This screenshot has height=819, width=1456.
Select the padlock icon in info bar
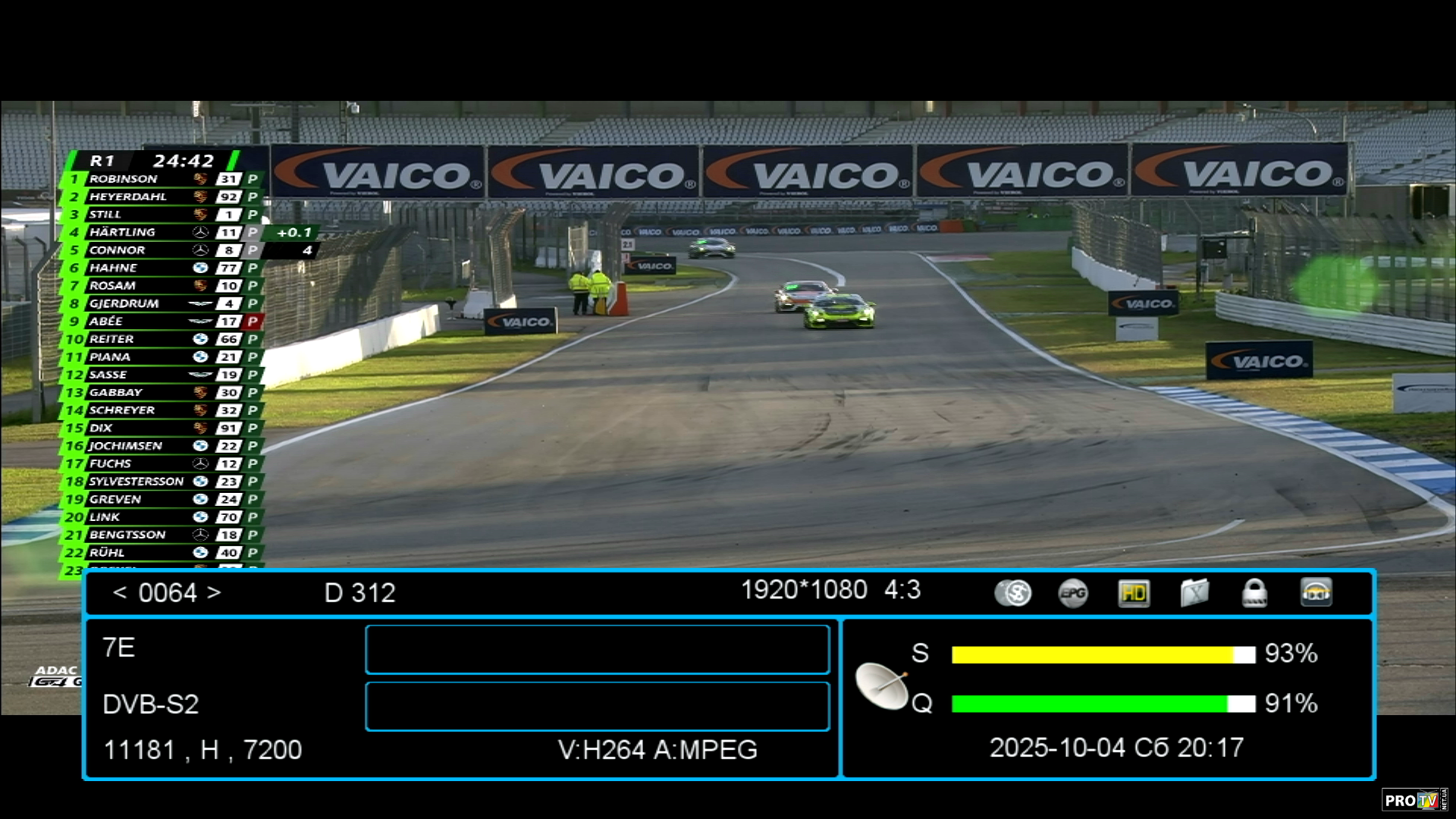[1254, 593]
